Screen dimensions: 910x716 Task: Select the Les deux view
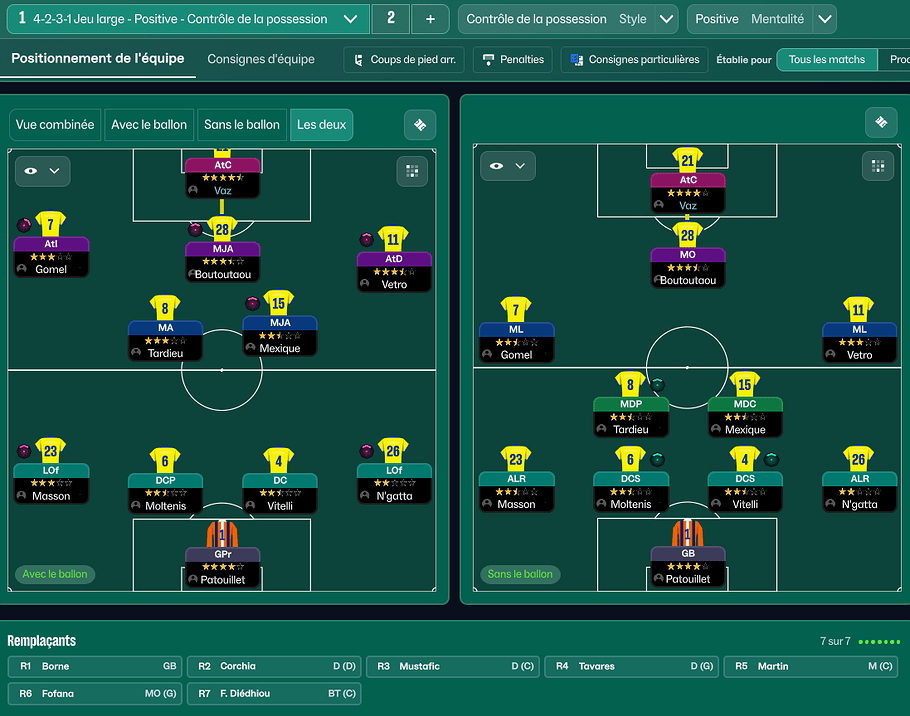click(x=321, y=125)
